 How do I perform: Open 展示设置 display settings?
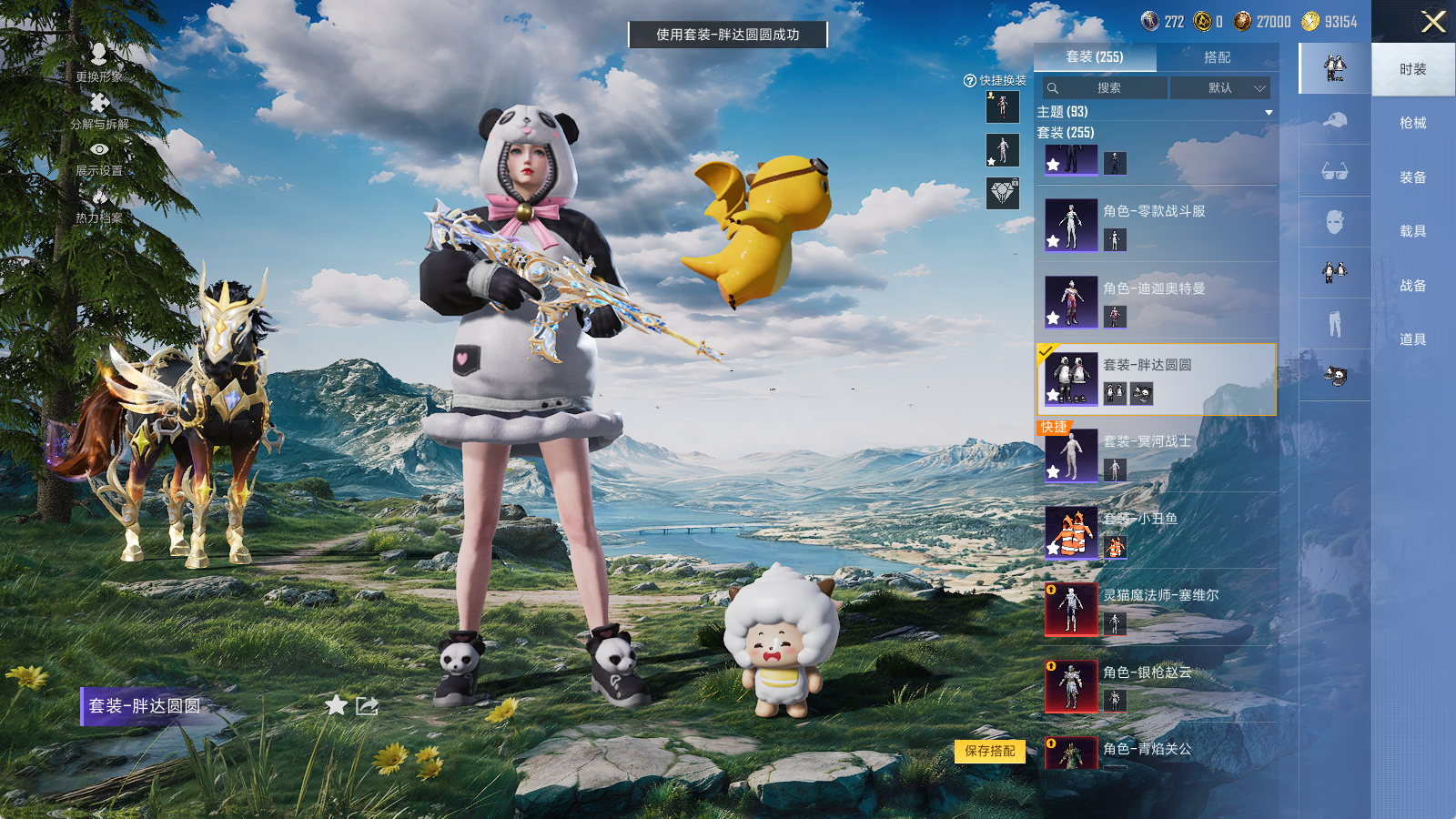coord(99,157)
